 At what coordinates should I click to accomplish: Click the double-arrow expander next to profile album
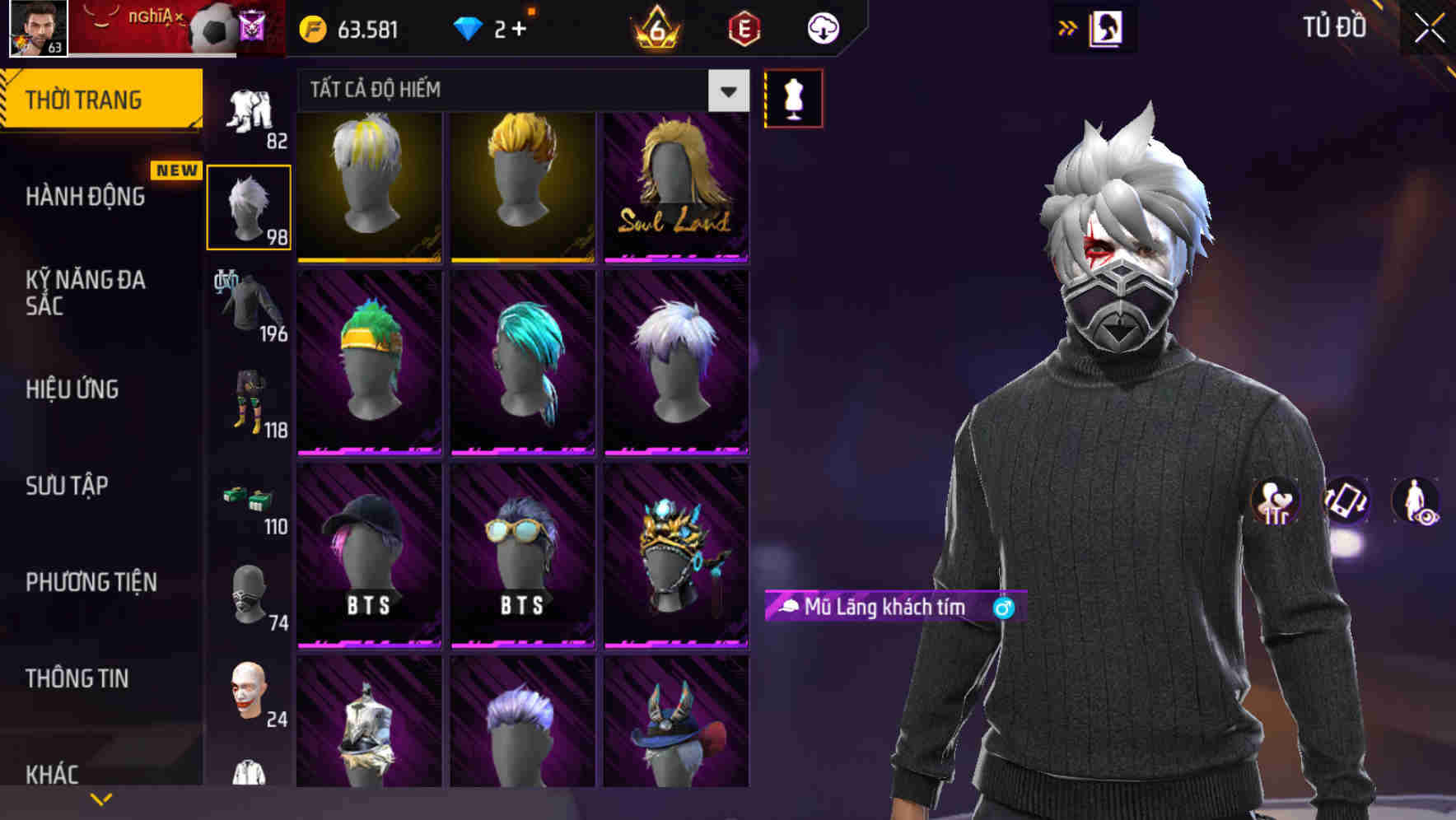(1067, 27)
